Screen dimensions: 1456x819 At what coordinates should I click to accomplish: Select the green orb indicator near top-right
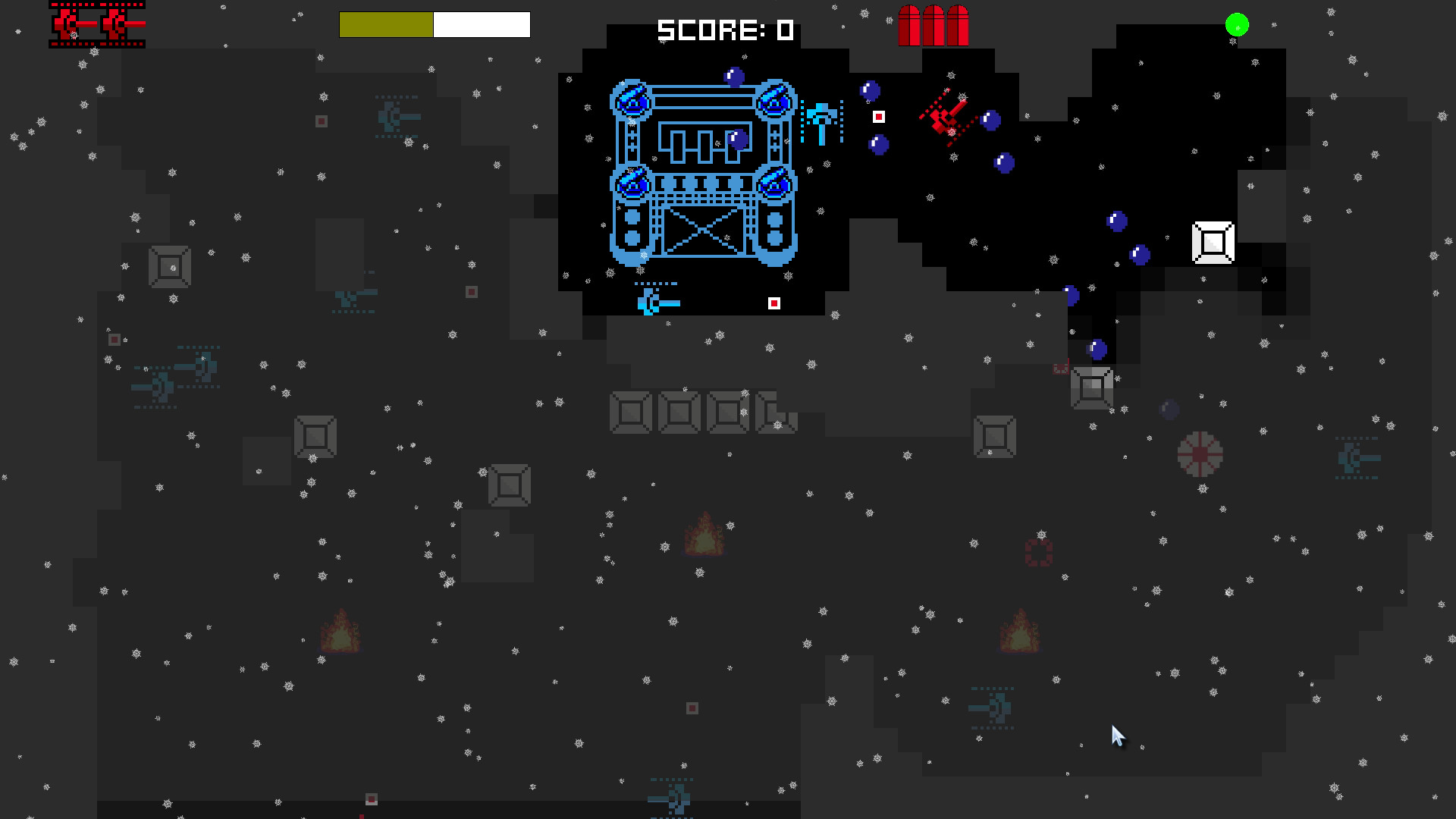coord(1236,24)
